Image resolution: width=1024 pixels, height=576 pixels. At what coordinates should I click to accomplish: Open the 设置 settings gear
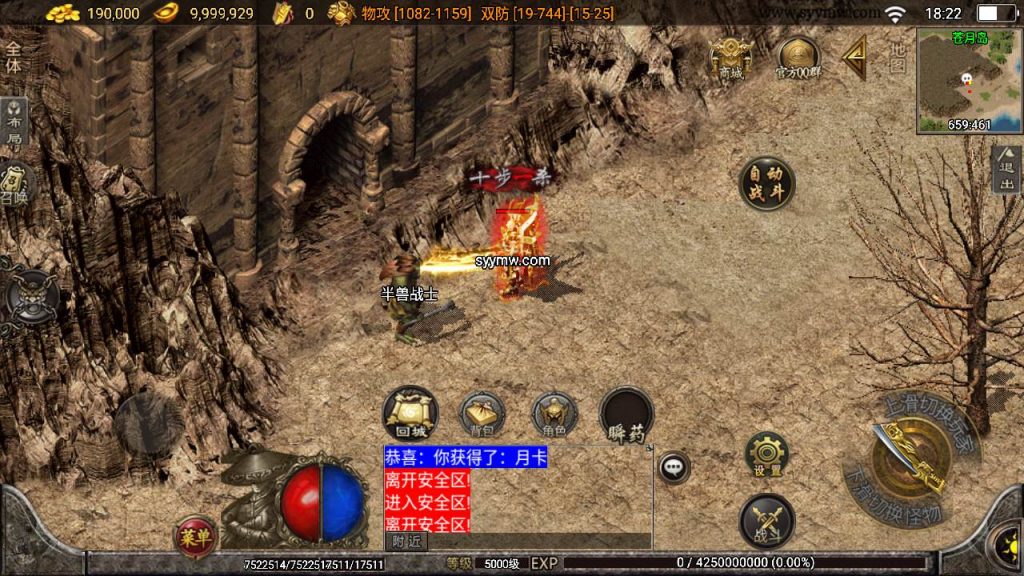pos(767,455)
